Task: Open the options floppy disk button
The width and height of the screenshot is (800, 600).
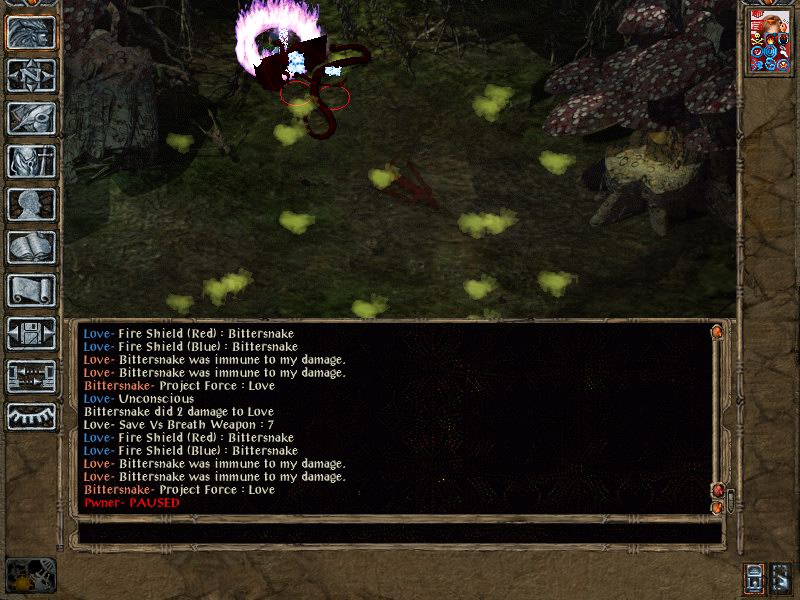Action: point(30,333)
